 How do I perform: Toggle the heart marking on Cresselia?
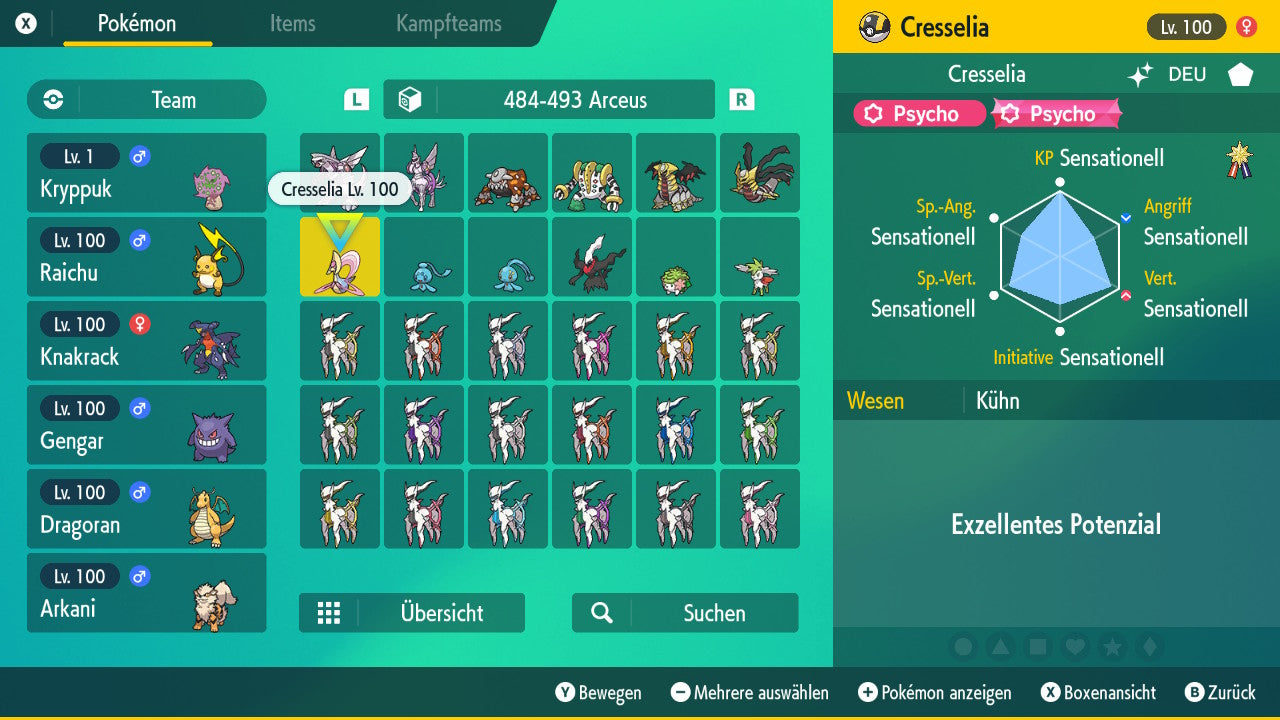(1075, 647)
